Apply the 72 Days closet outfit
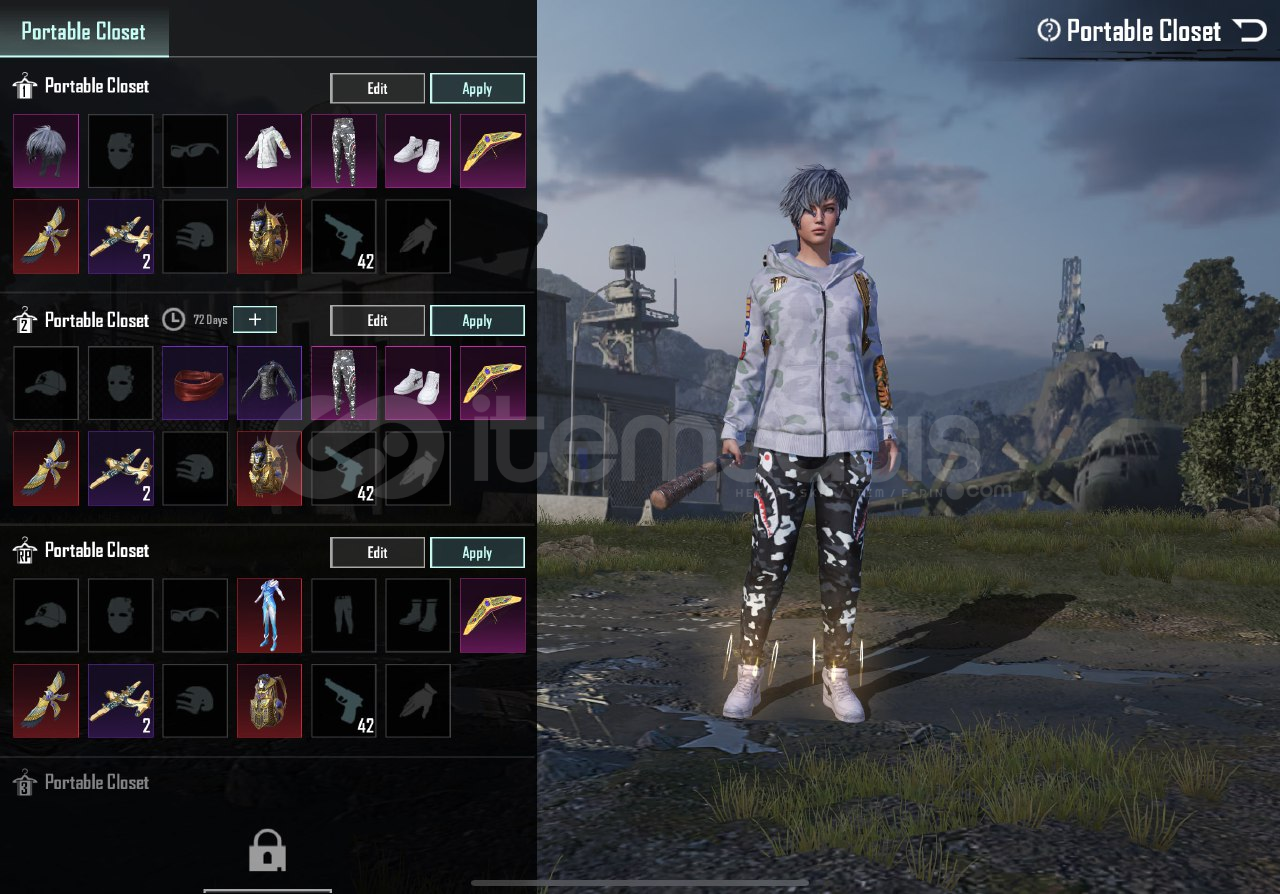The width and height of the screenshot is (1280, 894). click(x=477, y=320)
